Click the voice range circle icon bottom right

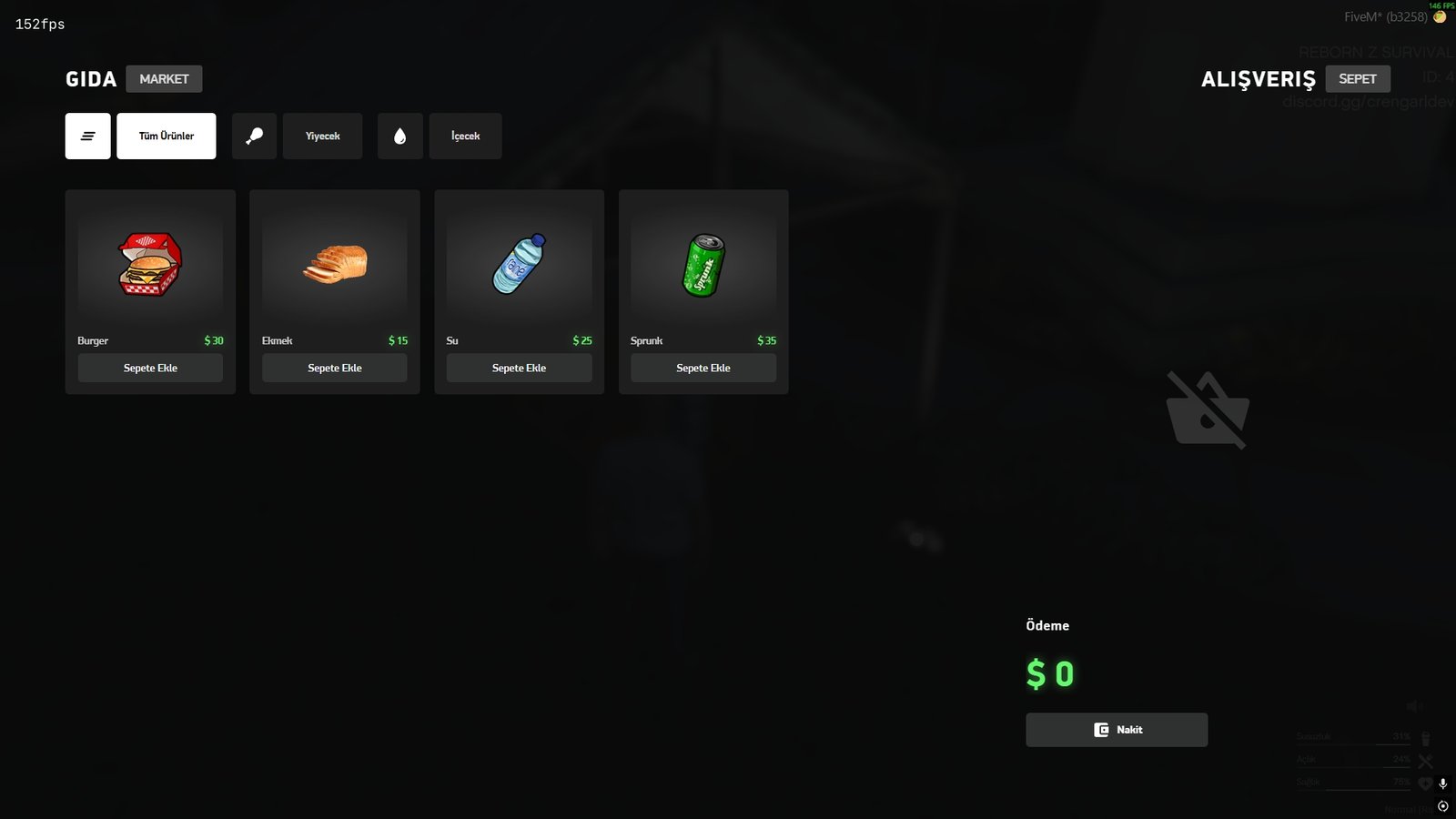[1443, 805]
